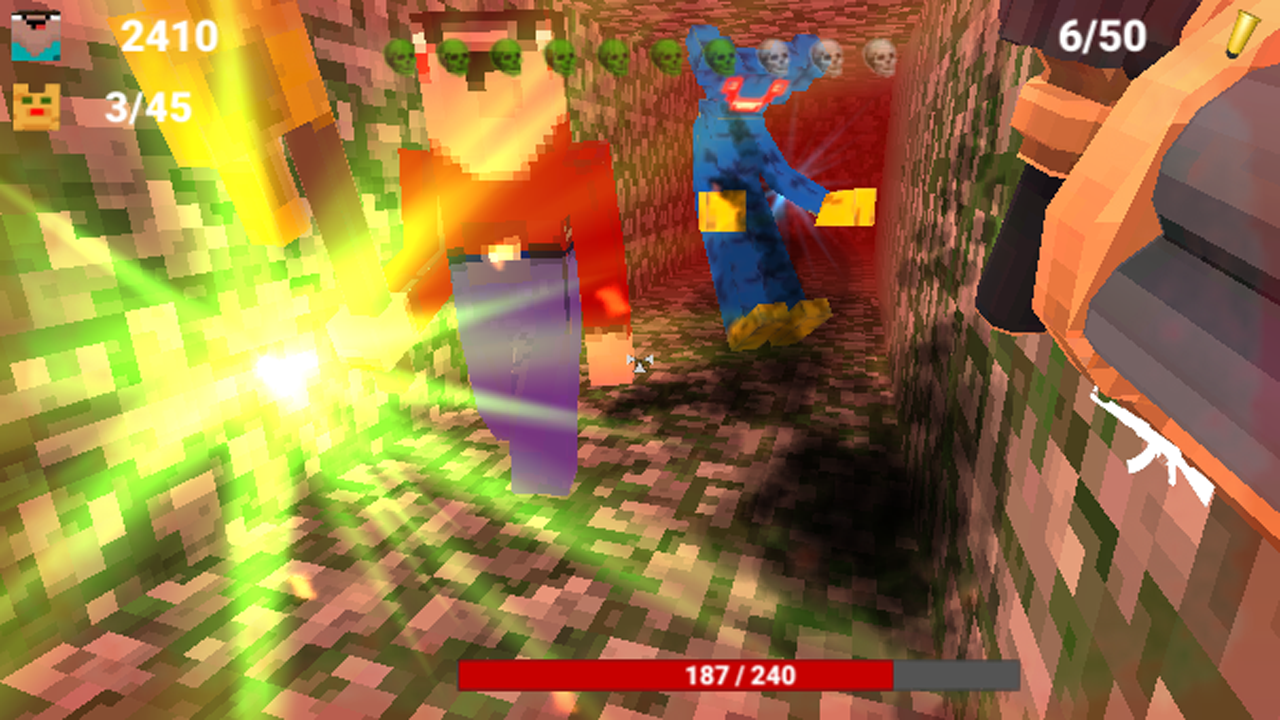Click the second green skull icon
Image resolution: width=1280 pixels, height=720 pixels.
(456, 58)
